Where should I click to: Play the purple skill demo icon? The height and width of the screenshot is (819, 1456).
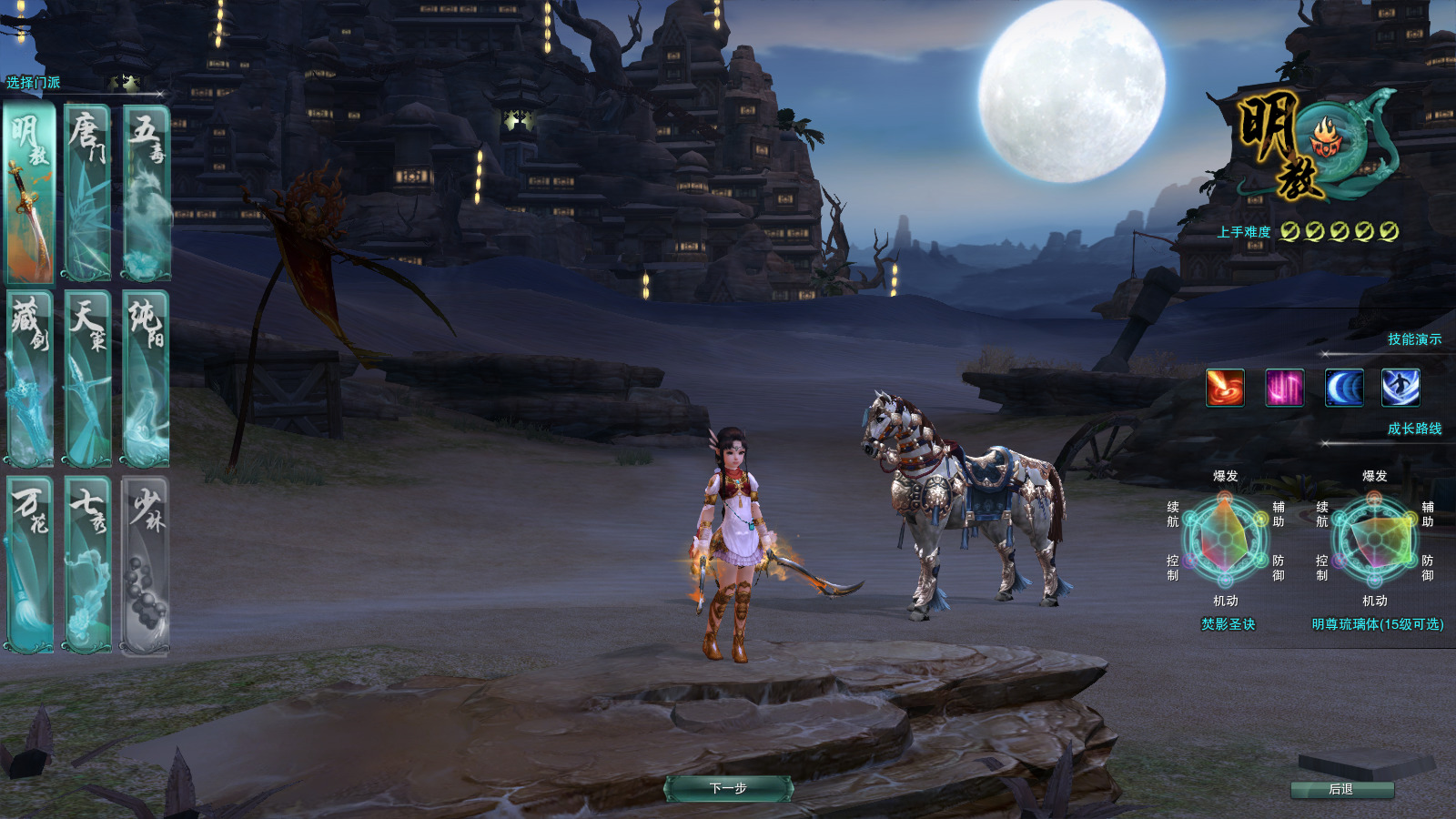[x=1284, y=388]
